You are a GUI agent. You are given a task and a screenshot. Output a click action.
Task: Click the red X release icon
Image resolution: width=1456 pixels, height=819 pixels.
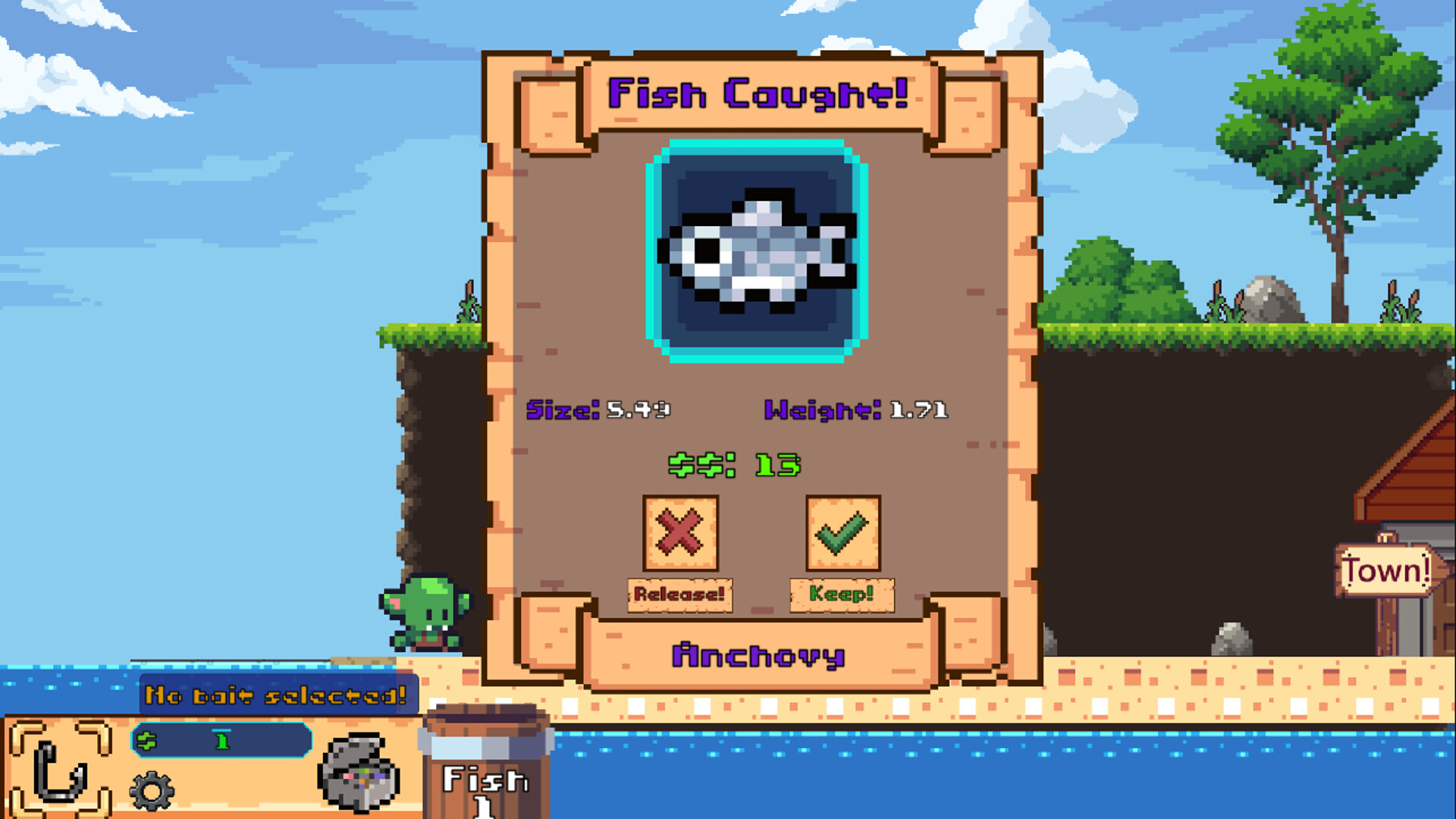coord(680,533)
